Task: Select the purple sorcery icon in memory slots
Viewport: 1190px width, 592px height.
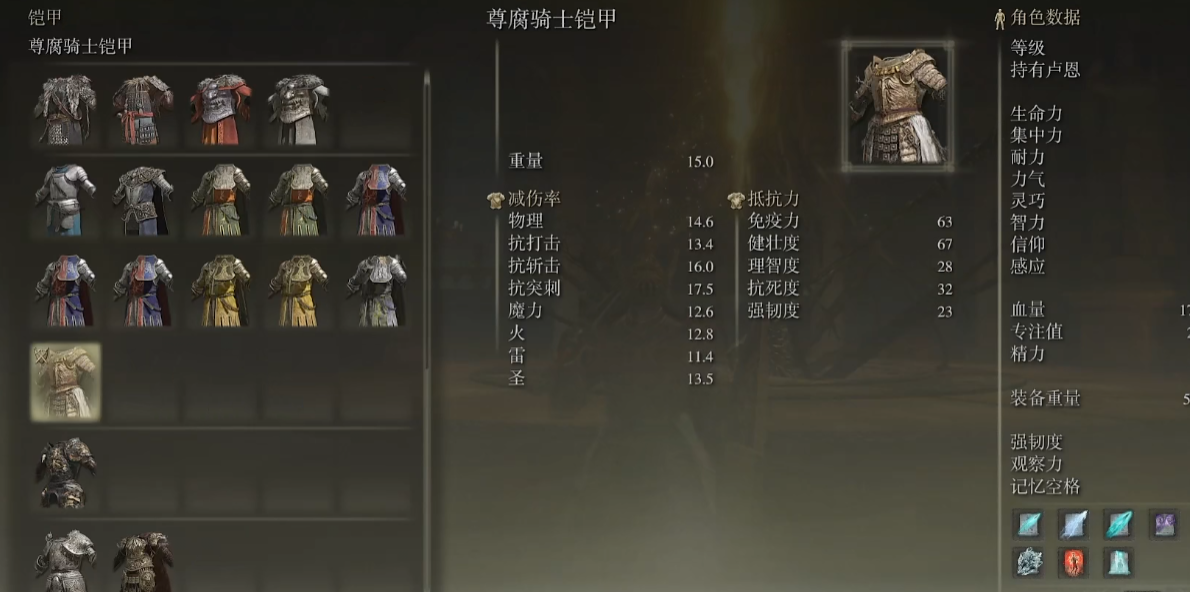Action: [1163, 524]
